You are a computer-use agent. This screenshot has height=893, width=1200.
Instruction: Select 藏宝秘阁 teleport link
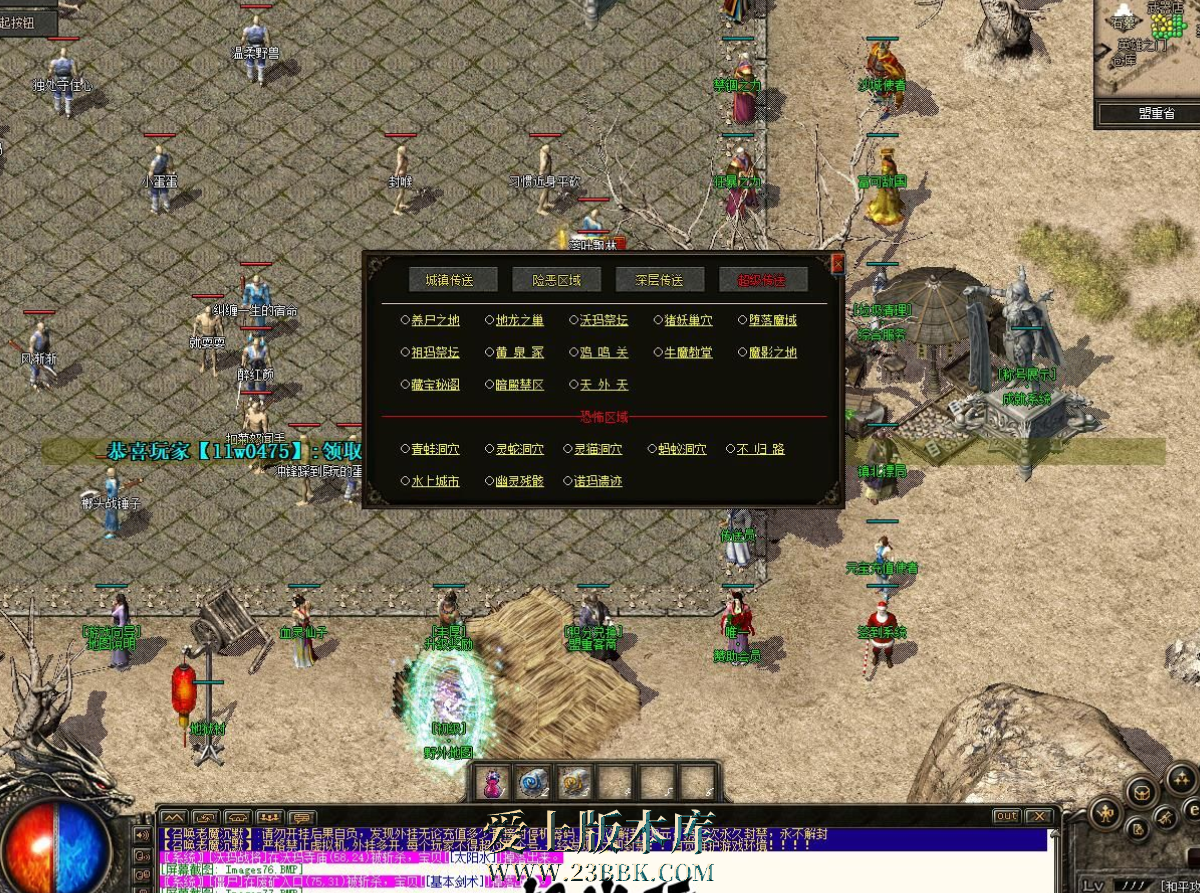tap(435, 385)
